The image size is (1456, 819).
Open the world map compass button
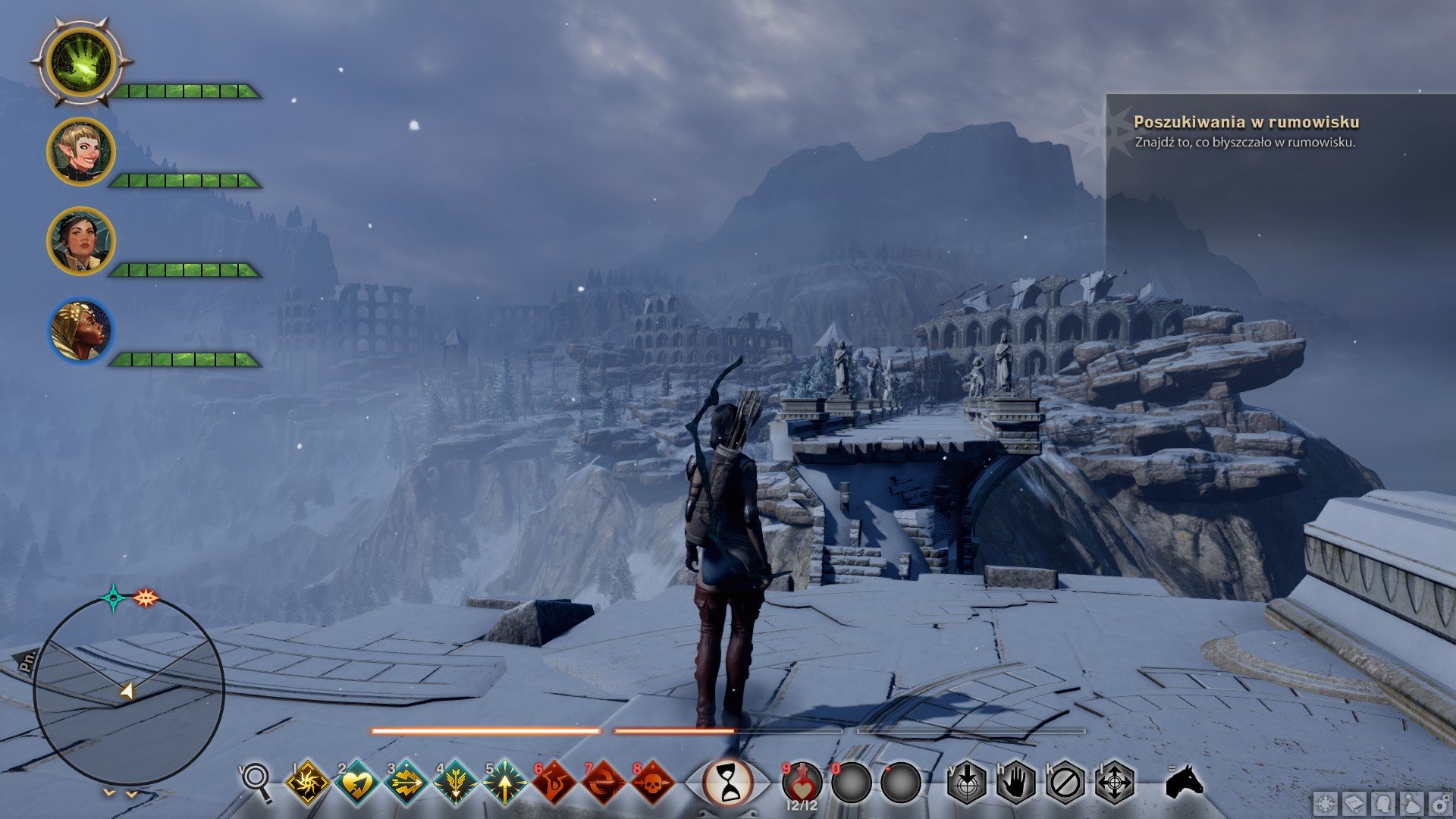1326,804
